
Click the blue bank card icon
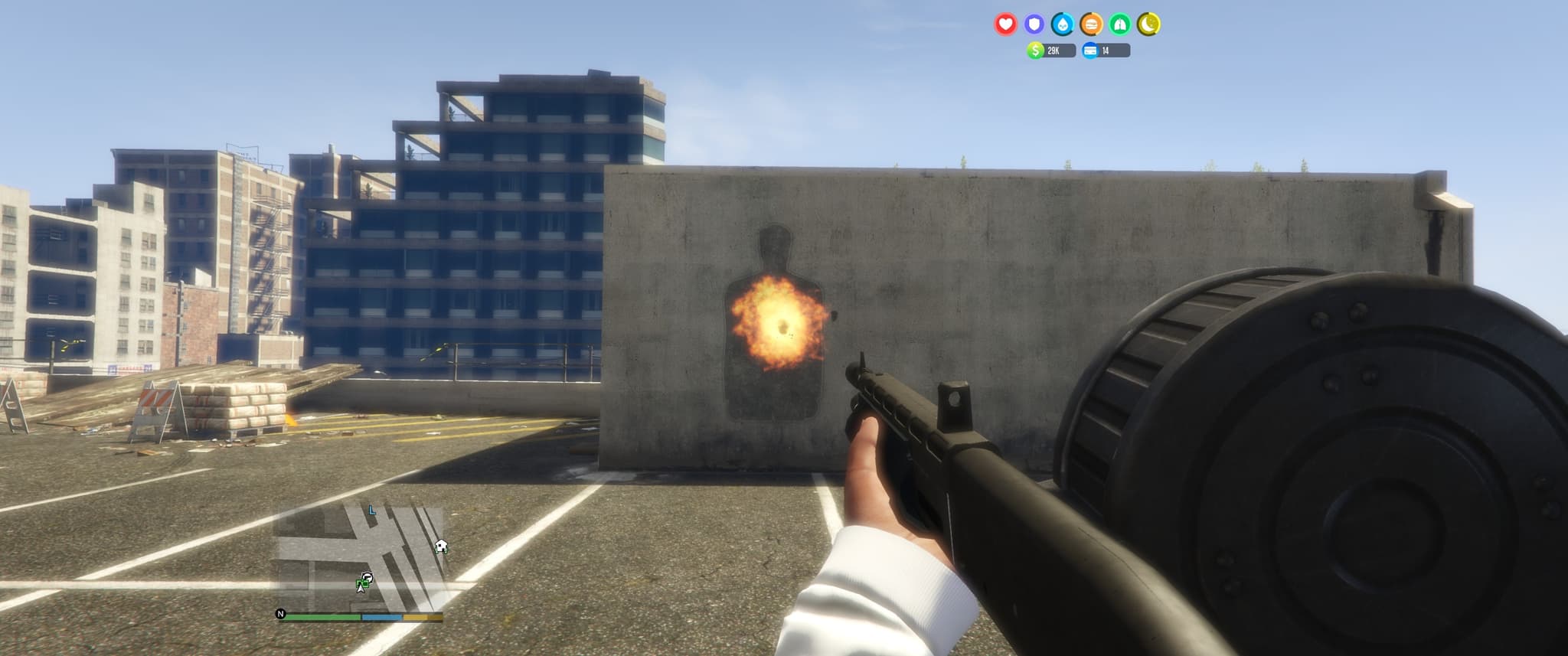1090,51
